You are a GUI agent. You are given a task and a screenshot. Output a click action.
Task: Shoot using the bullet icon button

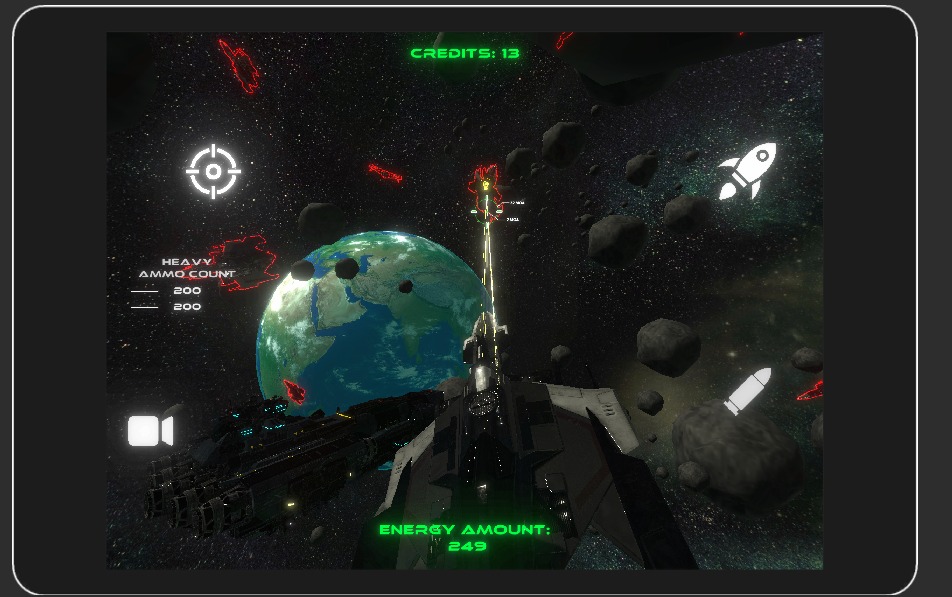(747, 391)
